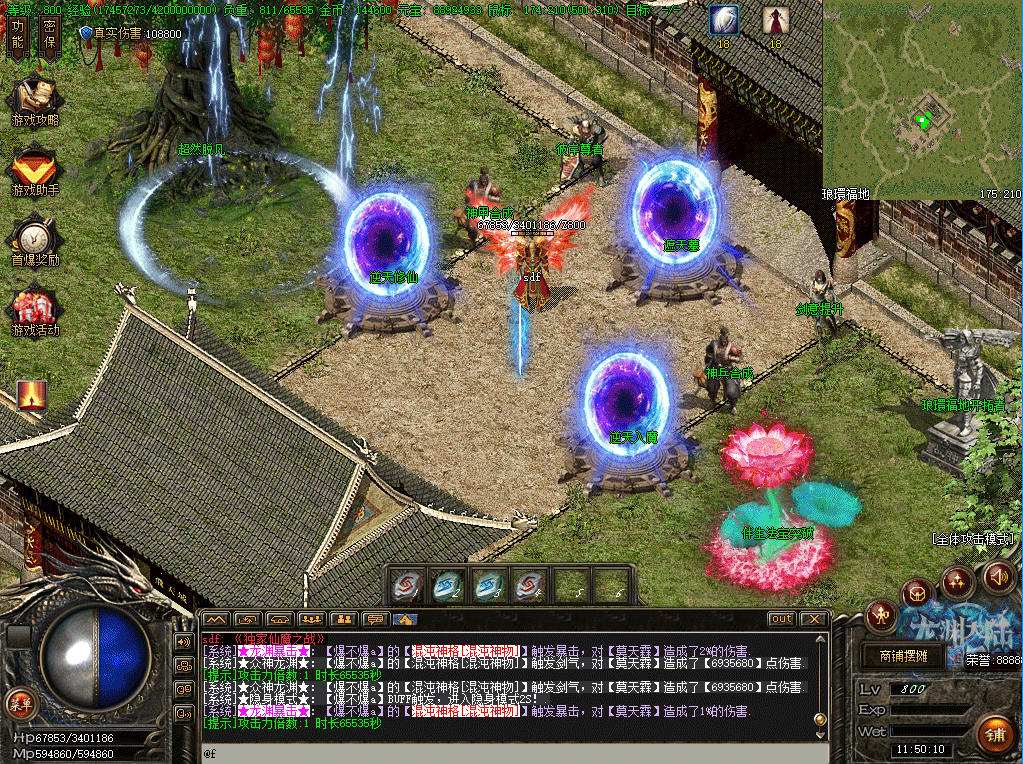Open the 游戏活动 events gift icon
The width and height of the screenshot is (1023, 764).
34,310
